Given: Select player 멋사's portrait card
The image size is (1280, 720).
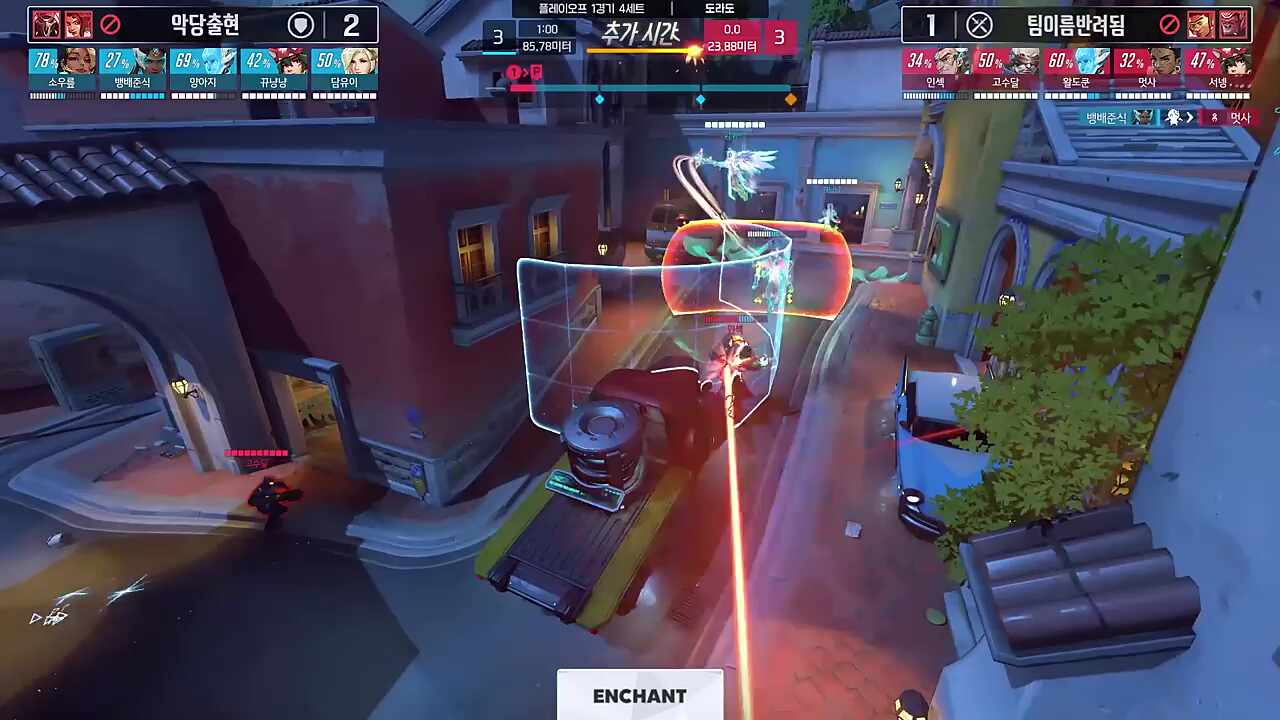Looking at the screenshot, I should [1147, 70].
